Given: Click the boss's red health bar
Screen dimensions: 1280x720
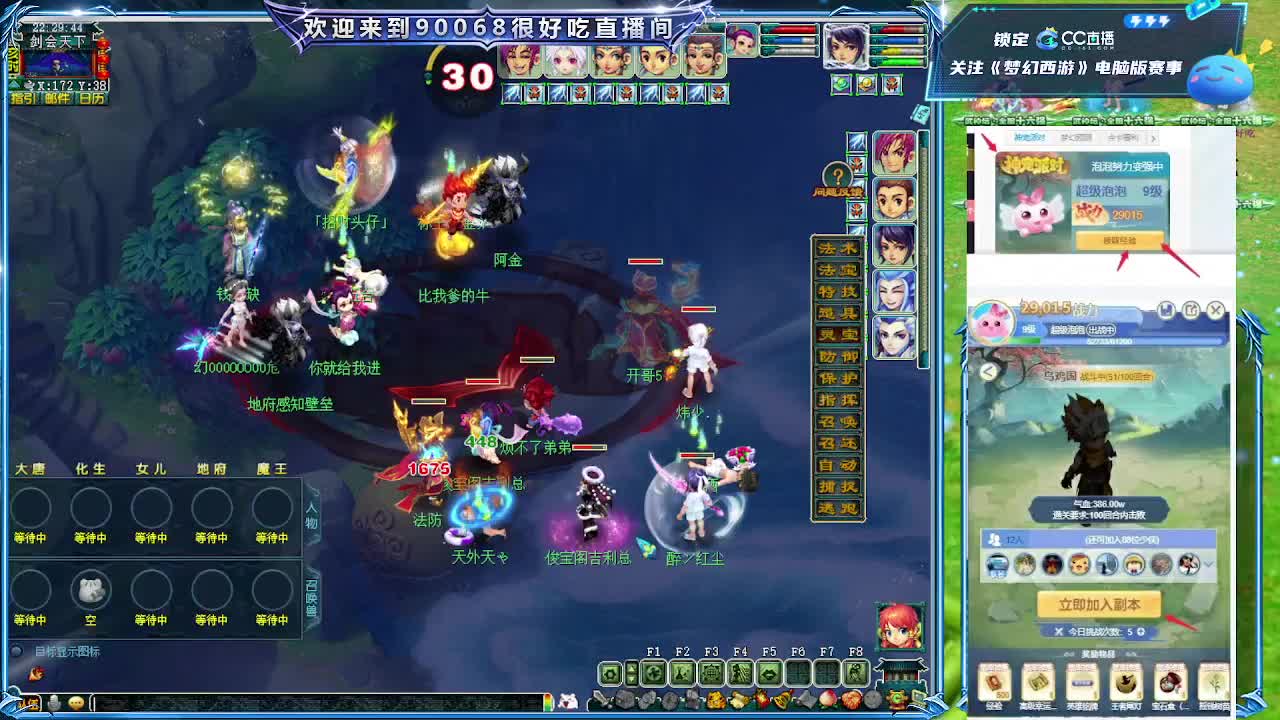Looking at the screenshot, I should (x=646, y=263).
